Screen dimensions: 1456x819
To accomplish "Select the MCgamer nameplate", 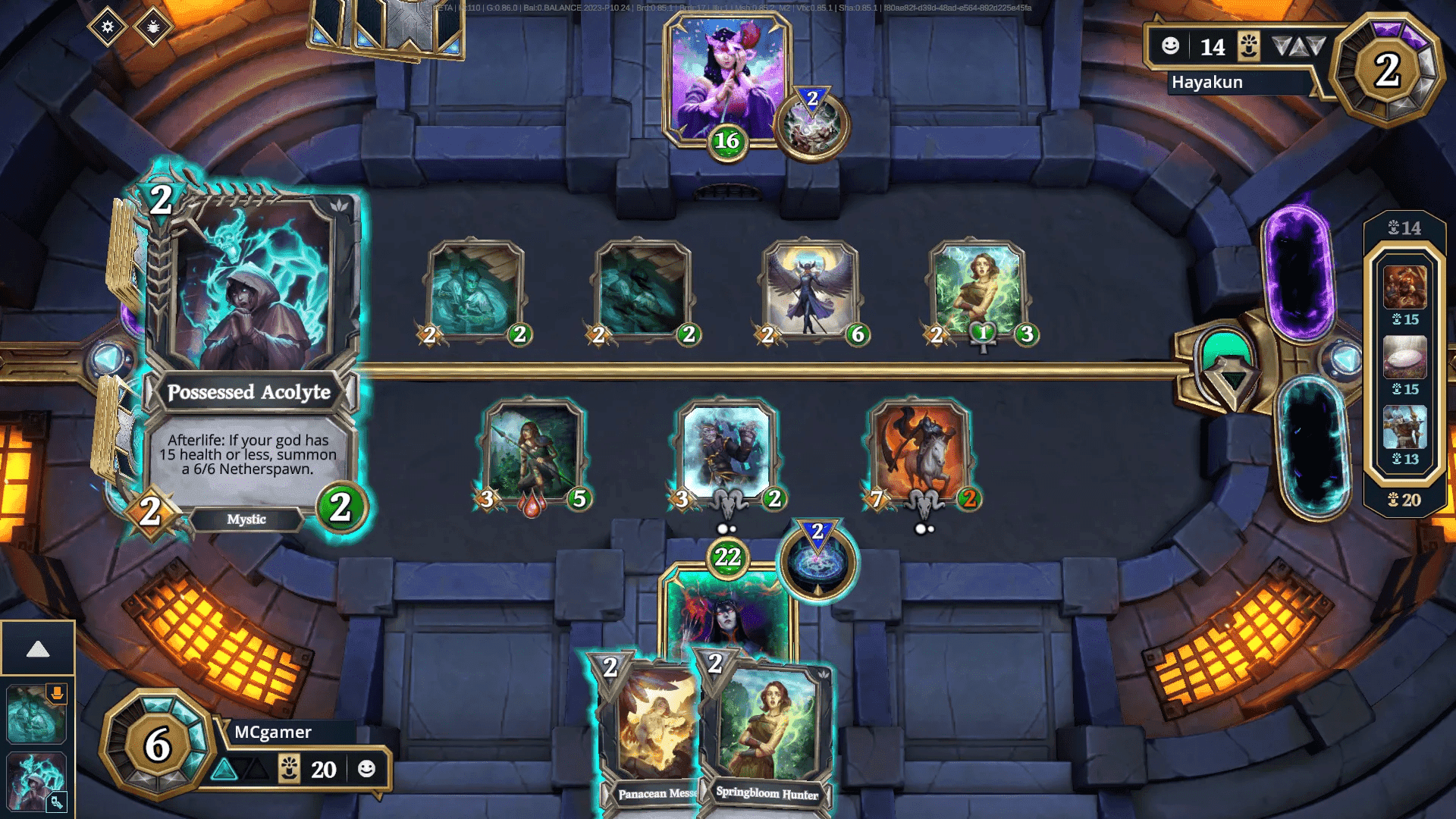I will pyautogui.click(x=273, y=732).
